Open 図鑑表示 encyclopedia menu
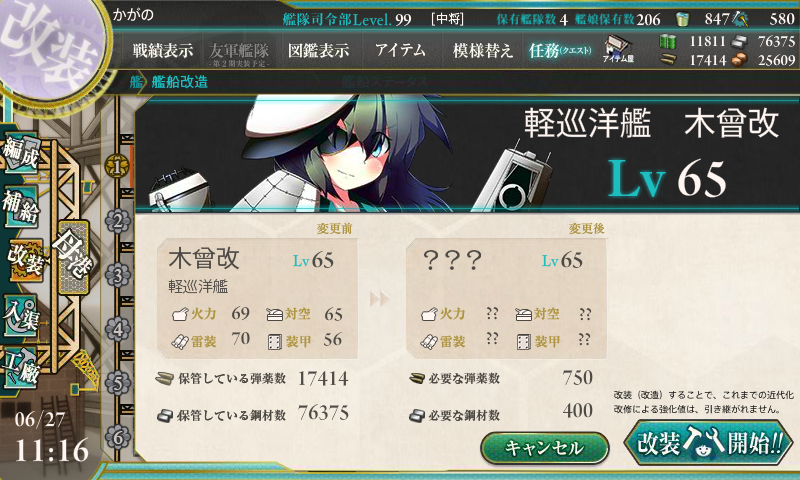This screenshot has height=480, width=800. coord(318,50)
